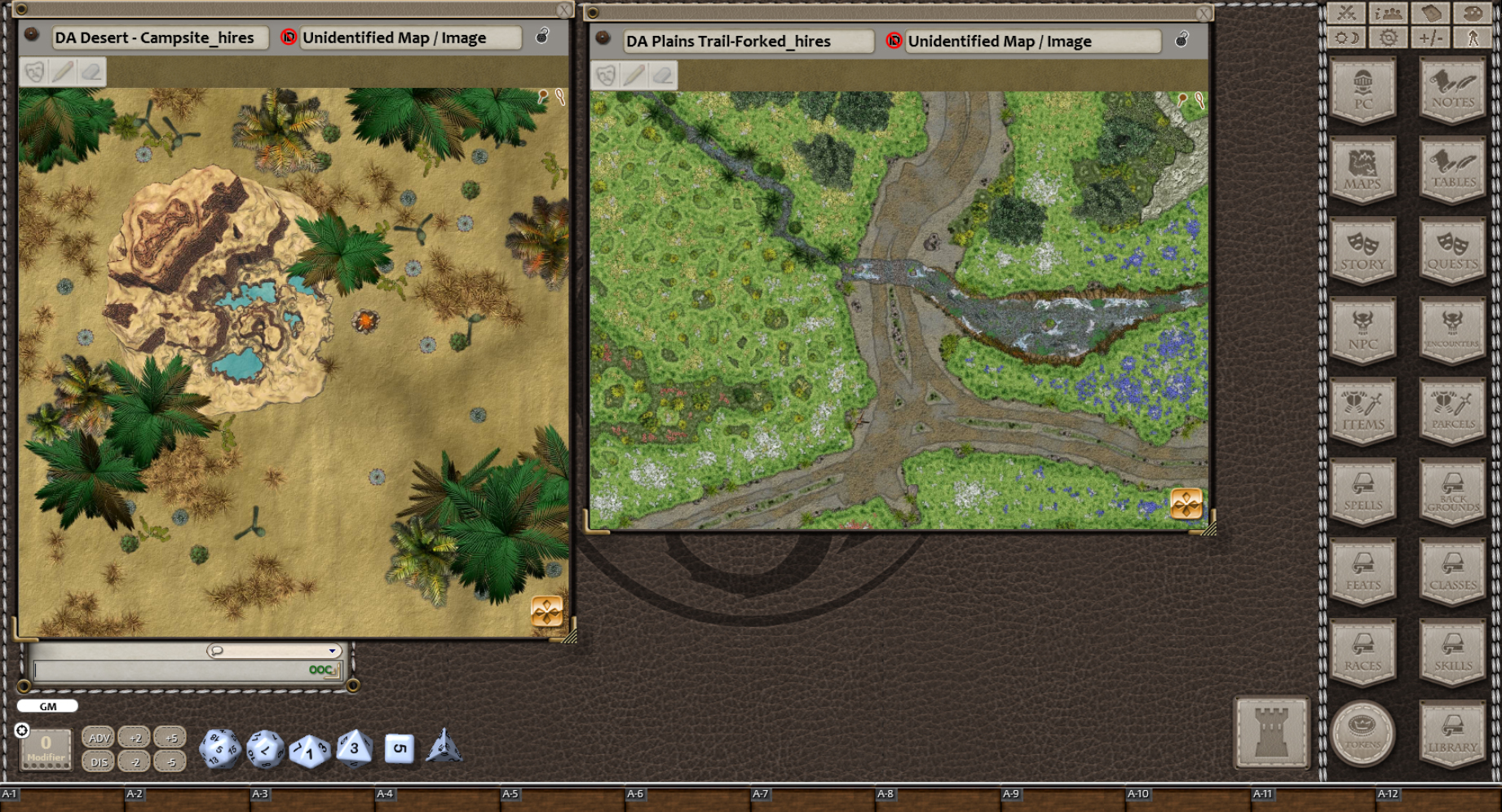This screenshot has height=812, width=1502.
Task: Apply the ADV advantage button
Action: (x=99, y=737)
